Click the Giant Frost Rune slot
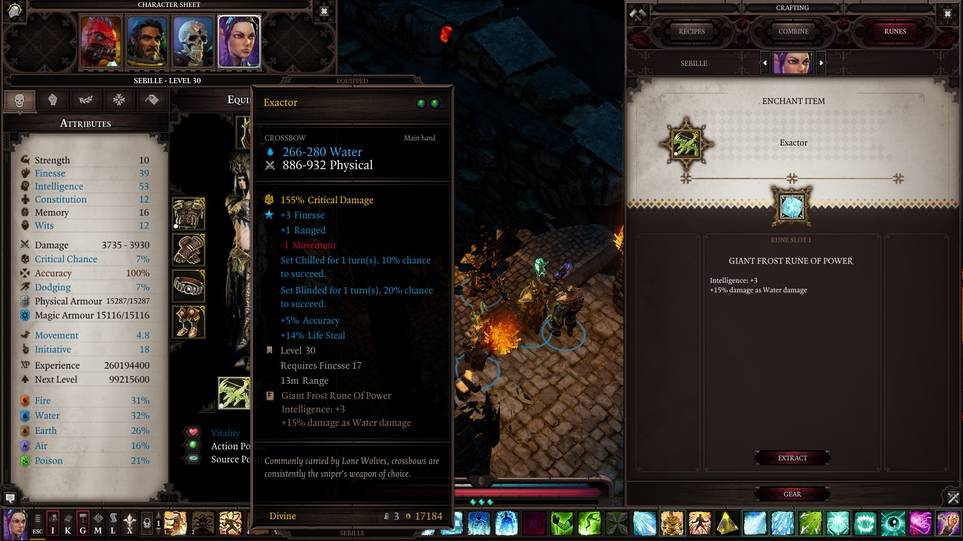963x541 pixels. [x=793, y=206]
